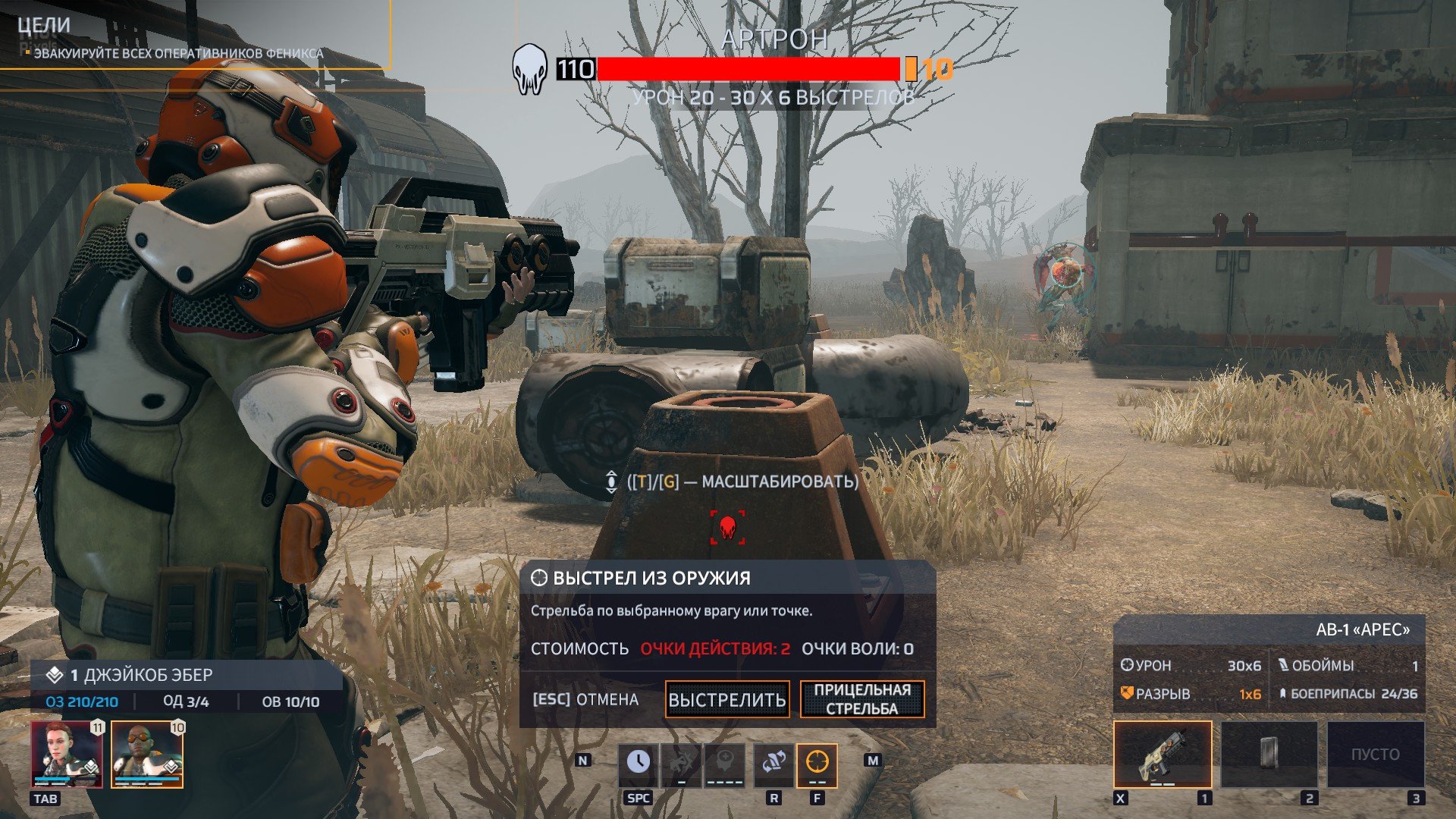
Task: Select the red-haired female soldier portrait
Action: 67,755
